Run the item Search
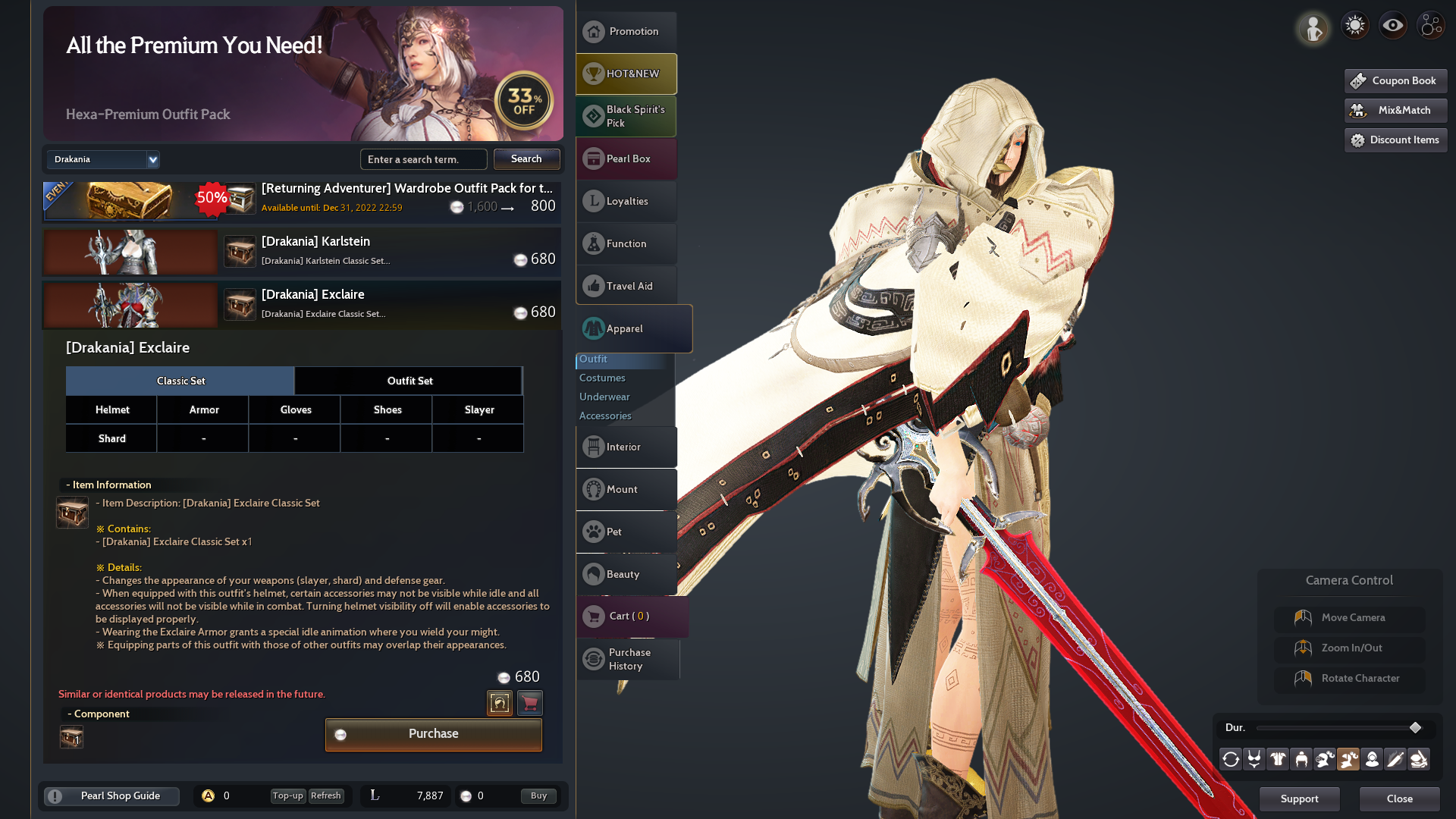This screenshot has width=1456, height=819. 526,159
